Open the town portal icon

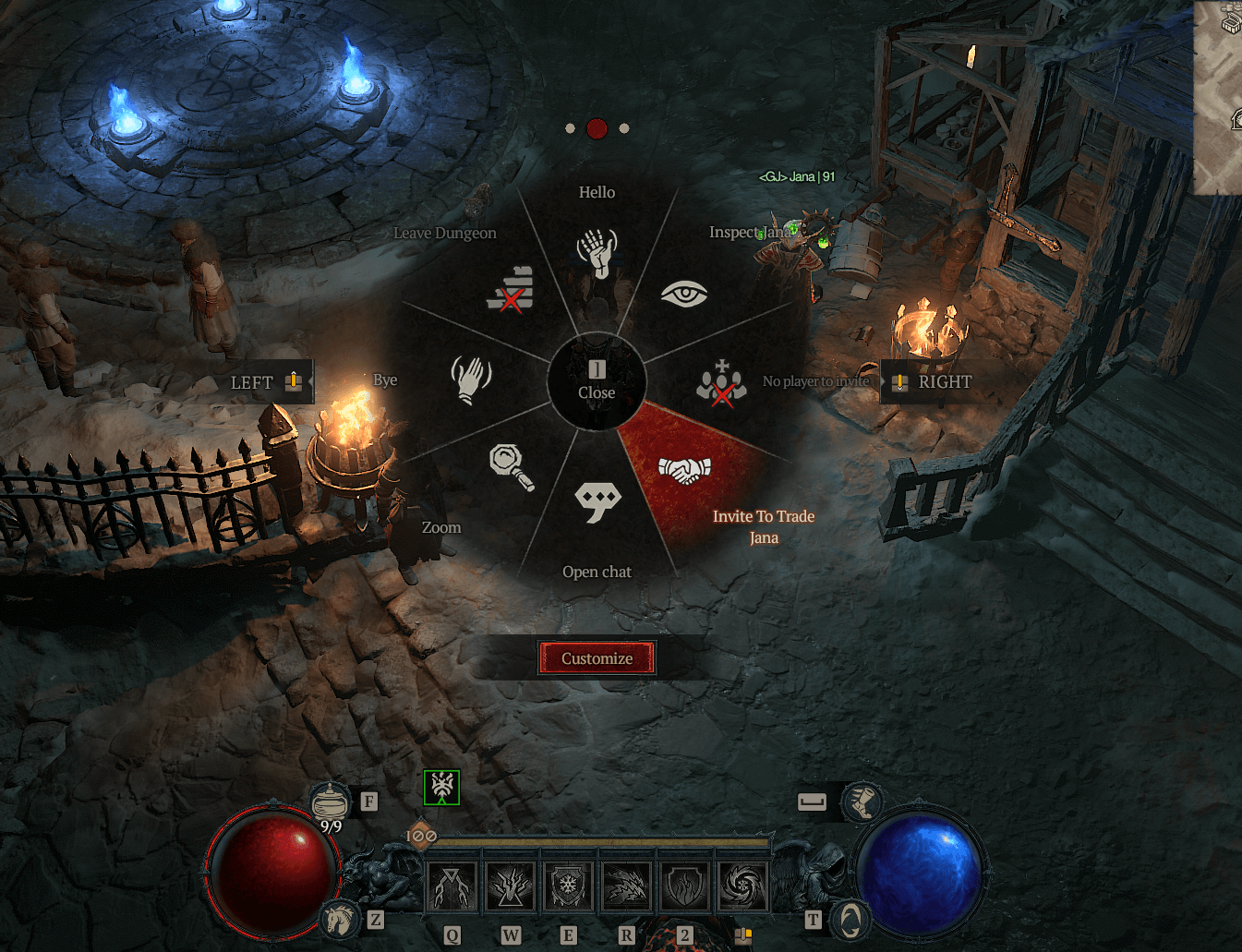[x=850, y=919]
